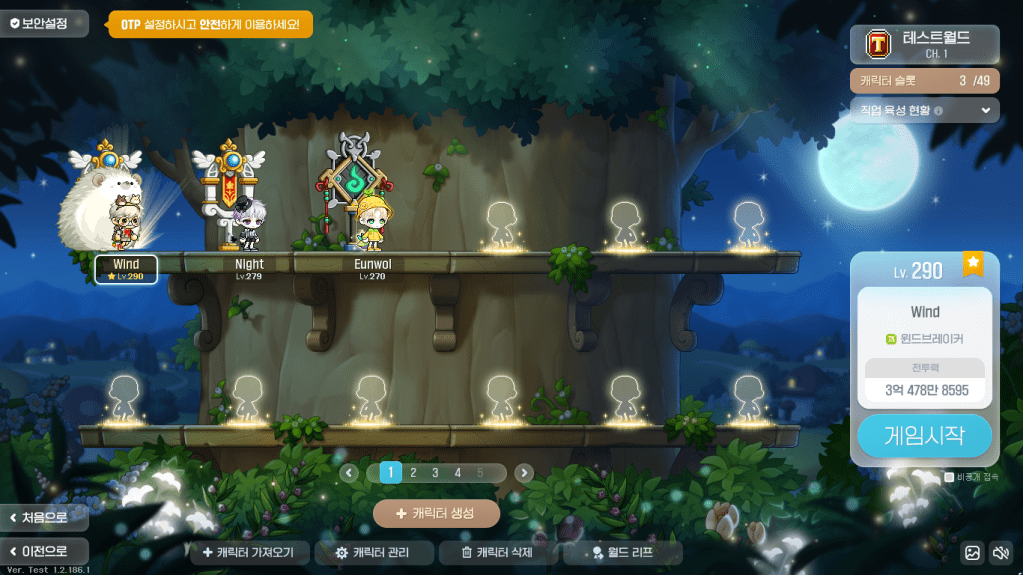Open 캐릭터 가져오기 import character

click(x=249, y=552)
